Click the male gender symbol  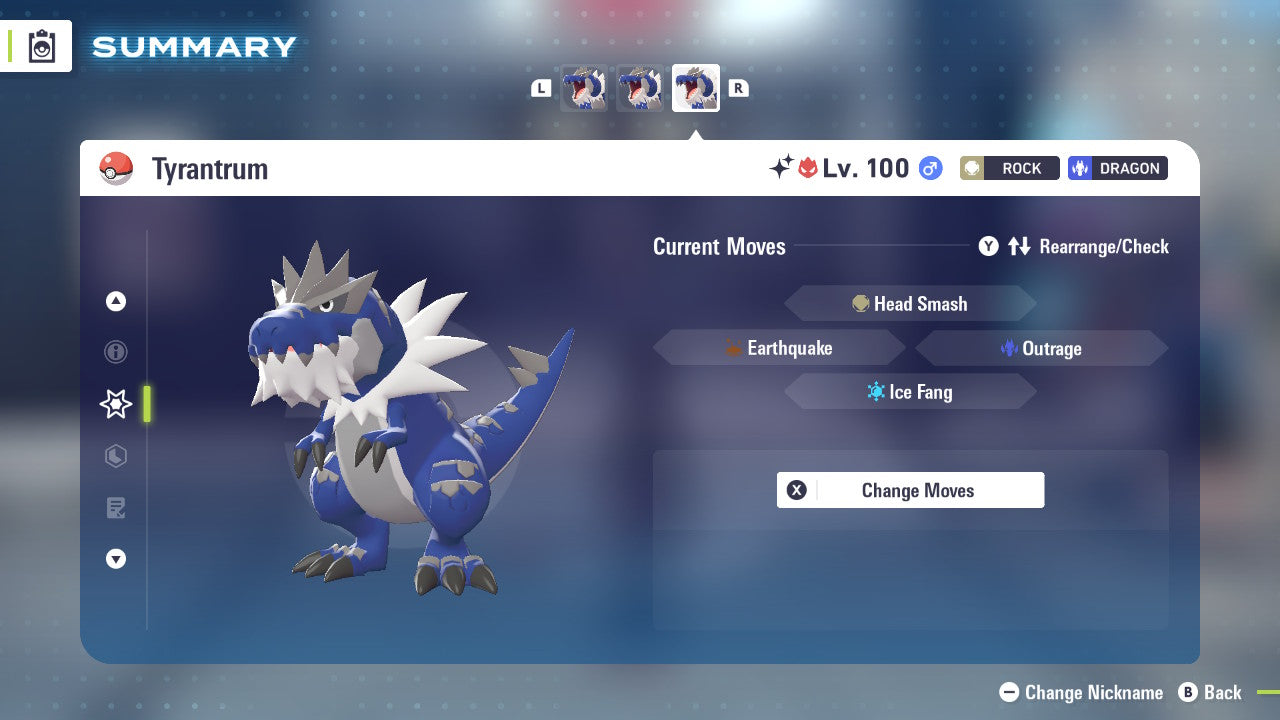click(929, 168)
